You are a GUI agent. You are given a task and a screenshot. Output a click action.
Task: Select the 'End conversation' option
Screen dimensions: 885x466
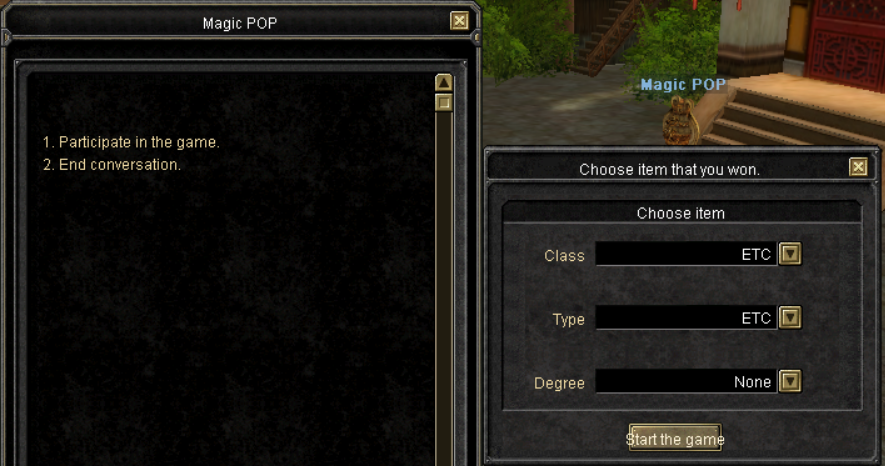point(112,164)
